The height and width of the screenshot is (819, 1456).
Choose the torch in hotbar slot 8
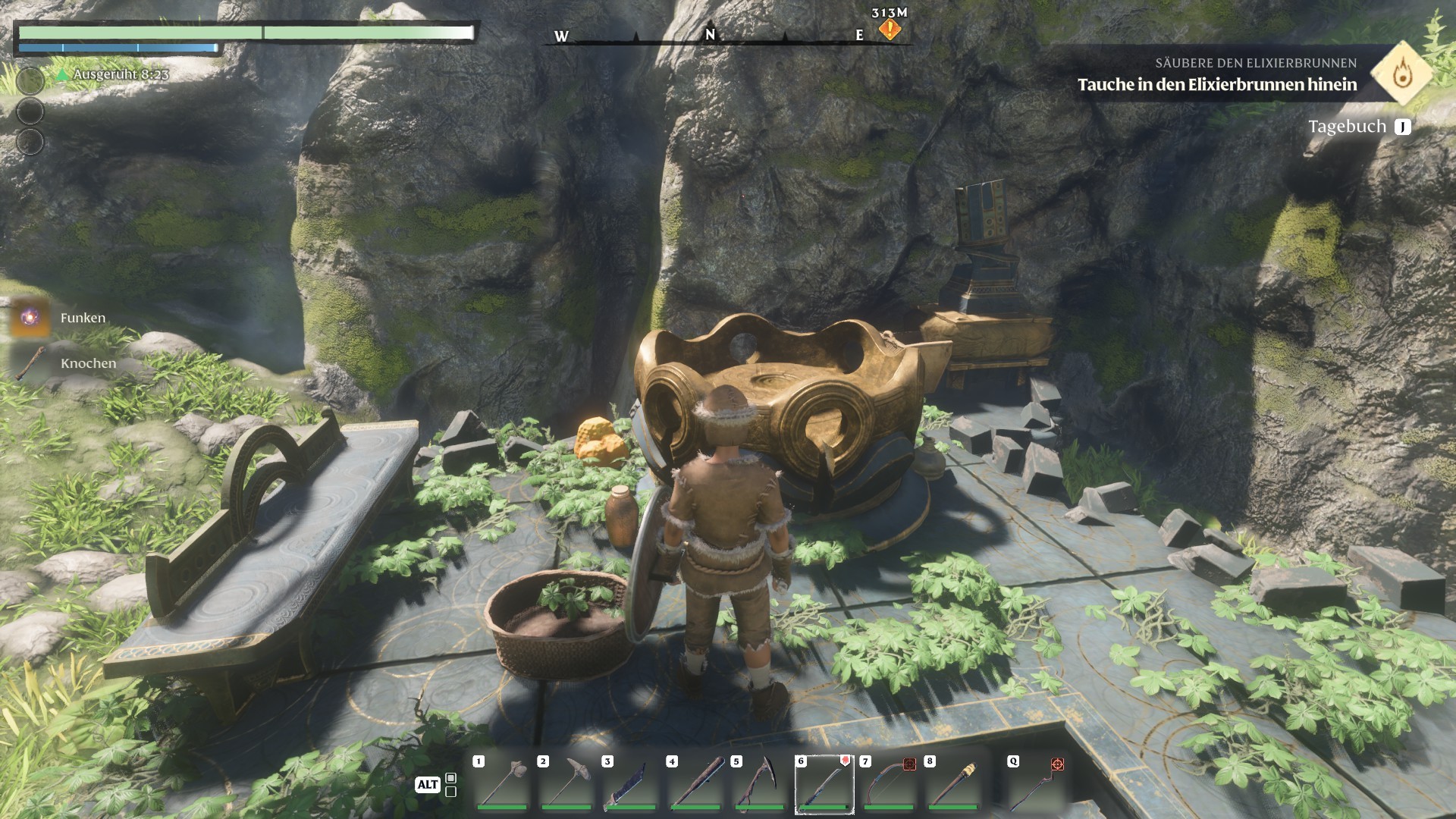pos(953,784)
